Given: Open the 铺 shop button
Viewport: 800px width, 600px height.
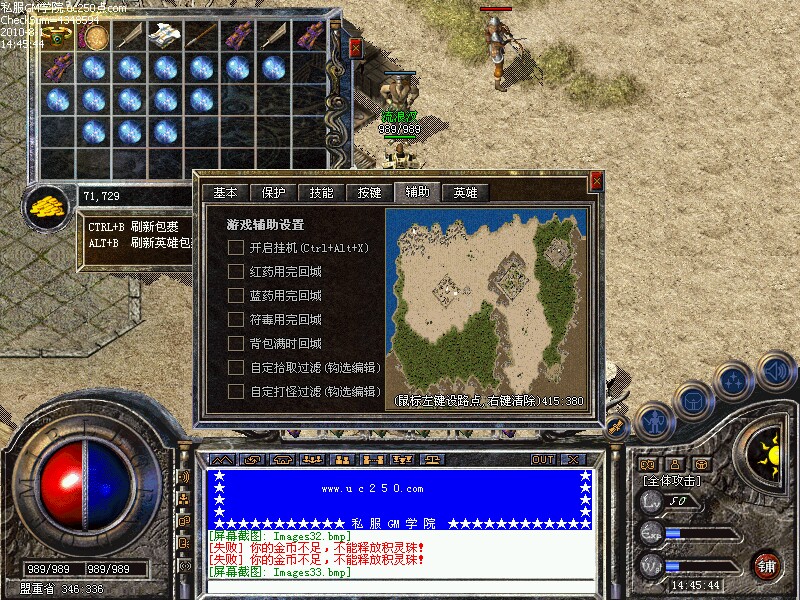Looking at the screenshot, I should [767, 564].
